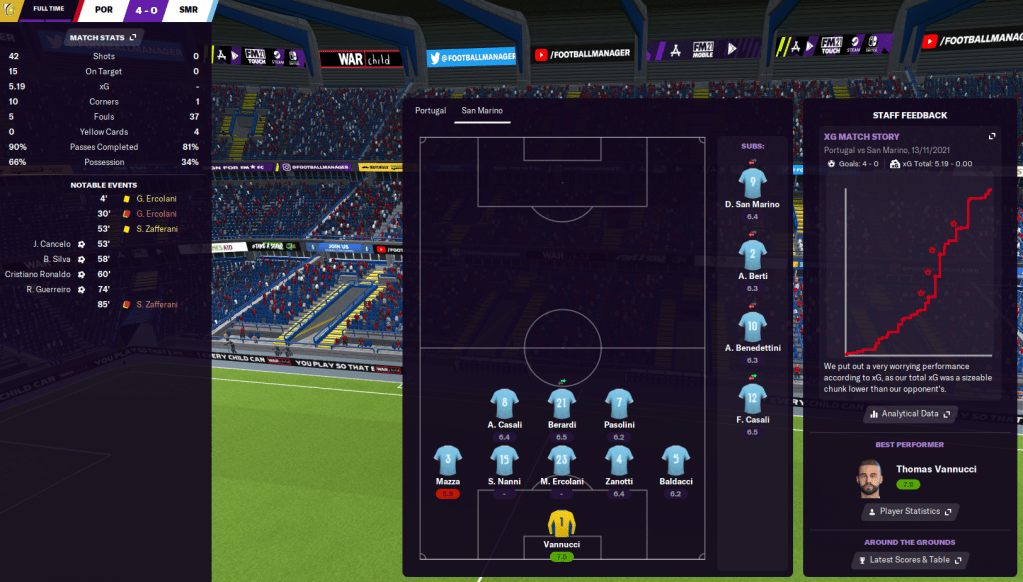This screenshot has width=1023, height=582.
Task: Pick defender Mazza on the pitch
Action: [x=448, y=460]
